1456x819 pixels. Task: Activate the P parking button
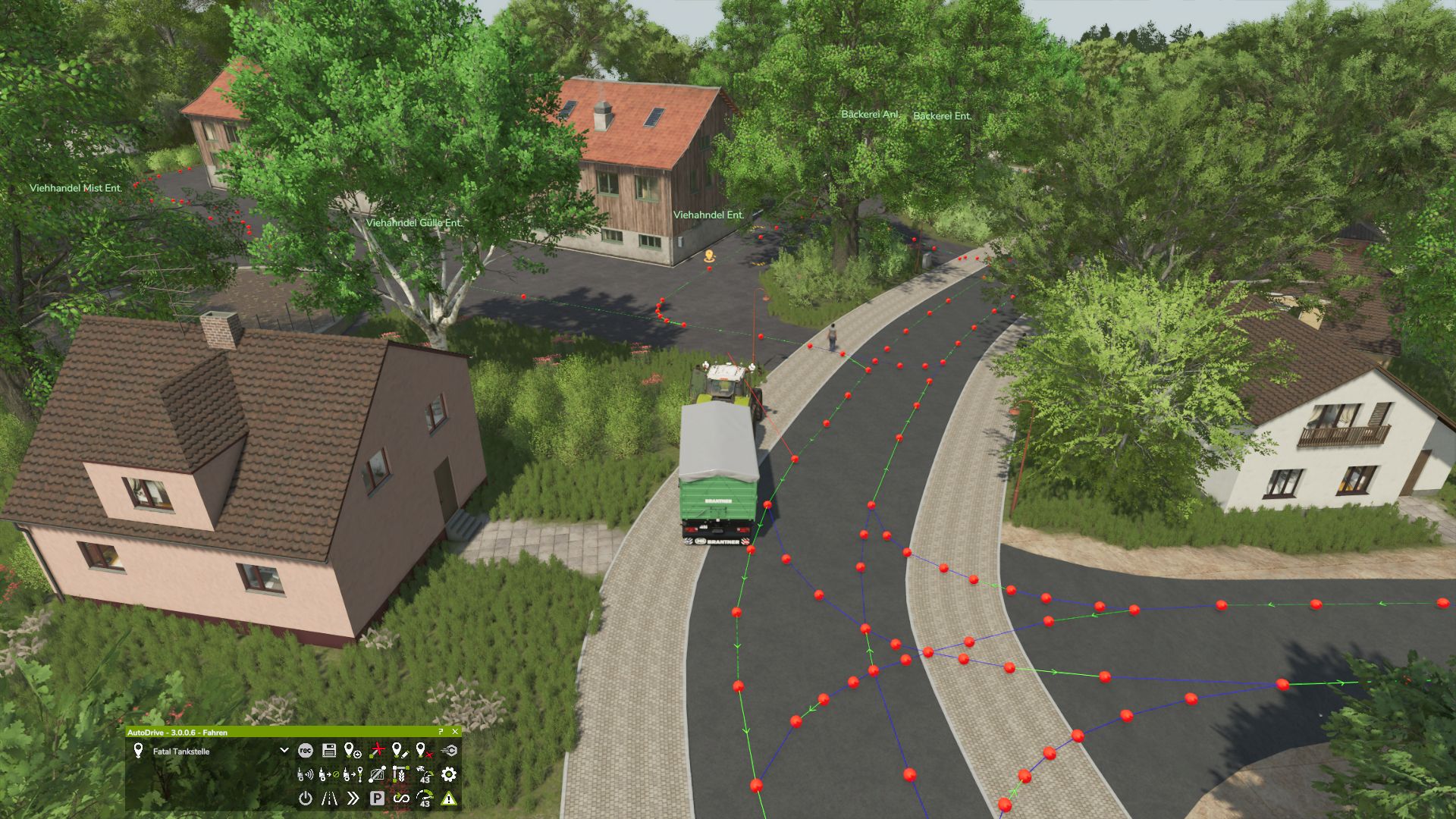377,798
